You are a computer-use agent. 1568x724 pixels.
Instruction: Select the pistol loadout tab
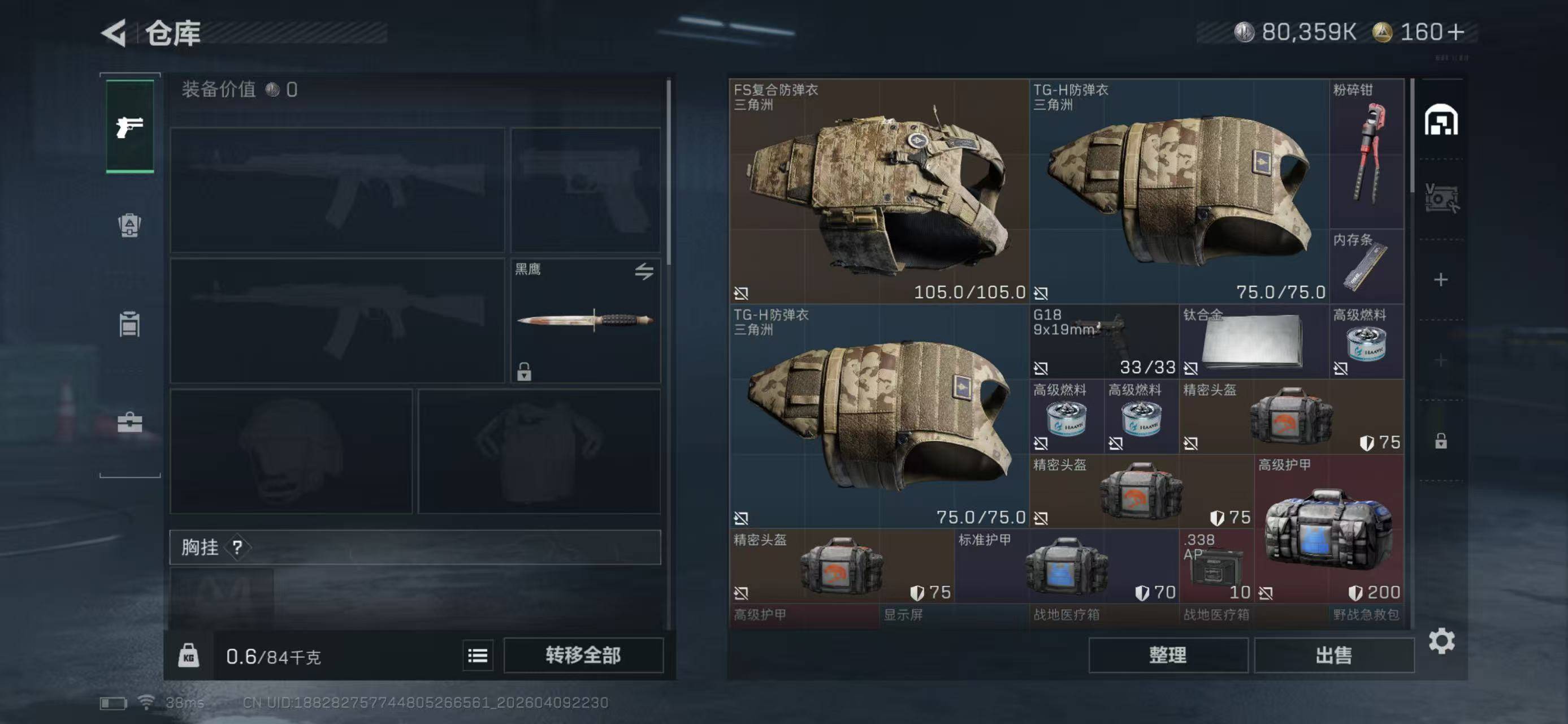[x=129, y=127]
